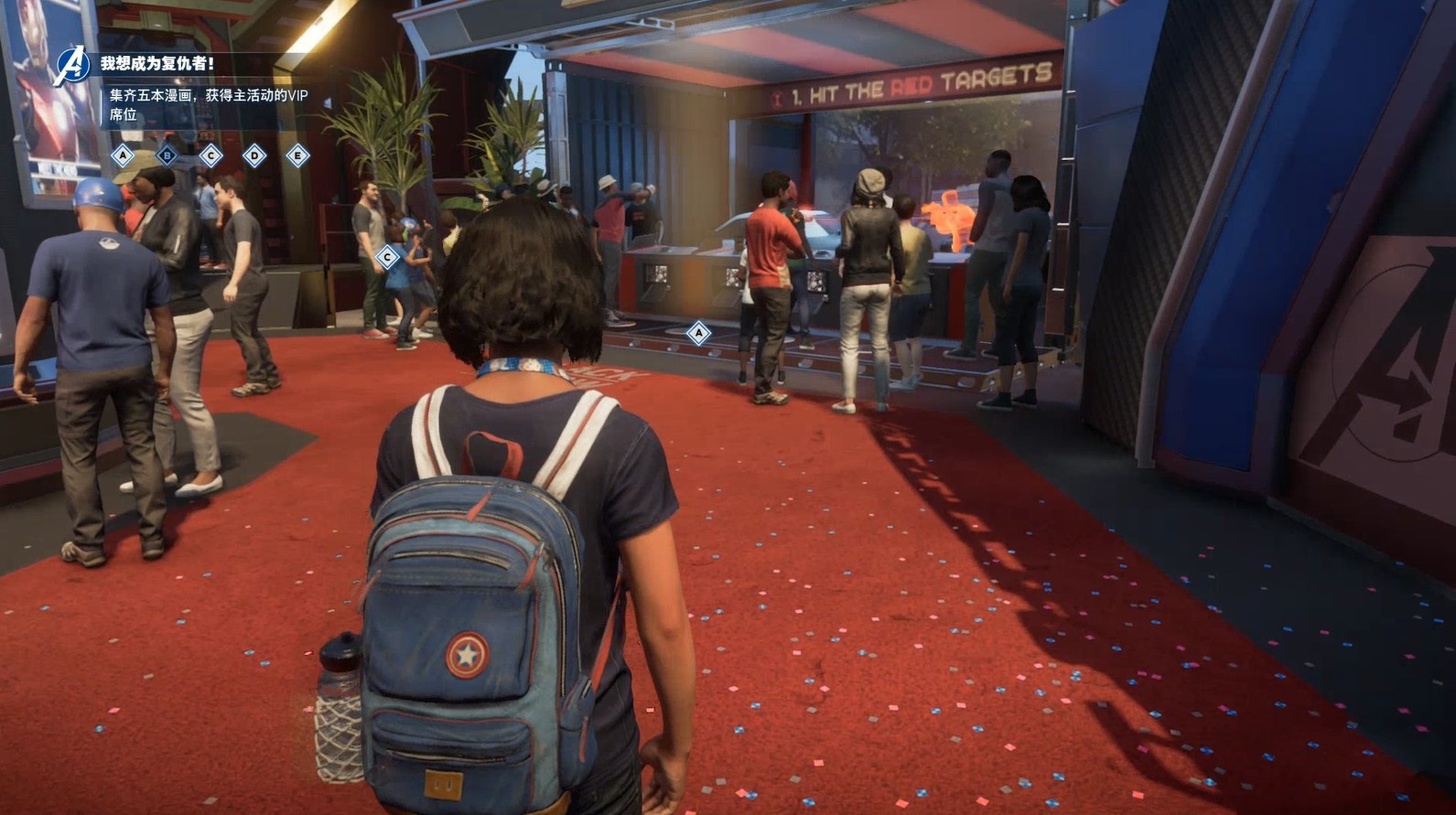
Task: Select comic diamond A in the quest tracker
Action: click(x=123, y=155)
